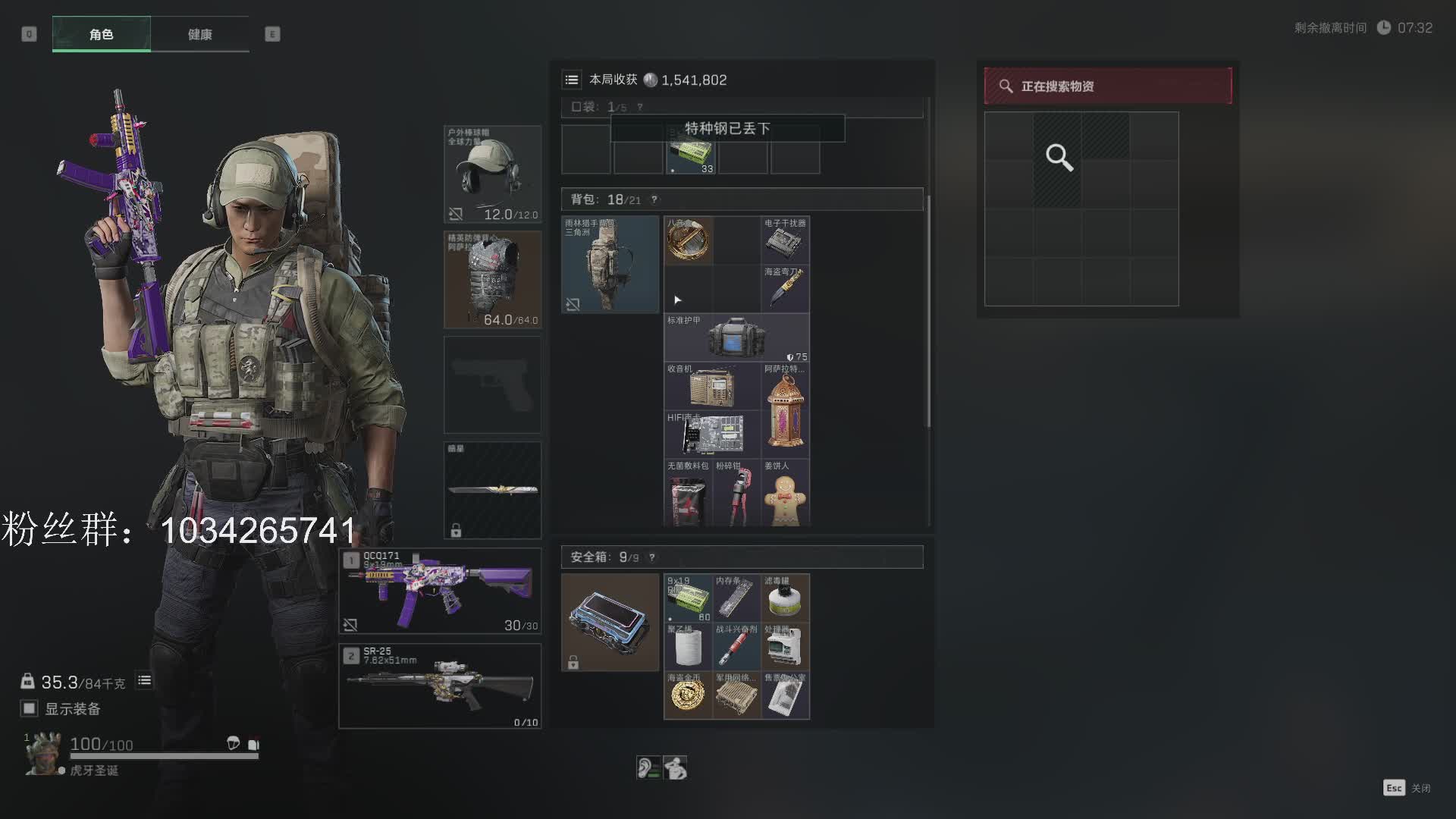Select the 海盗金币 gold coin
This screenshot has height=819, width=1456.
688,695
